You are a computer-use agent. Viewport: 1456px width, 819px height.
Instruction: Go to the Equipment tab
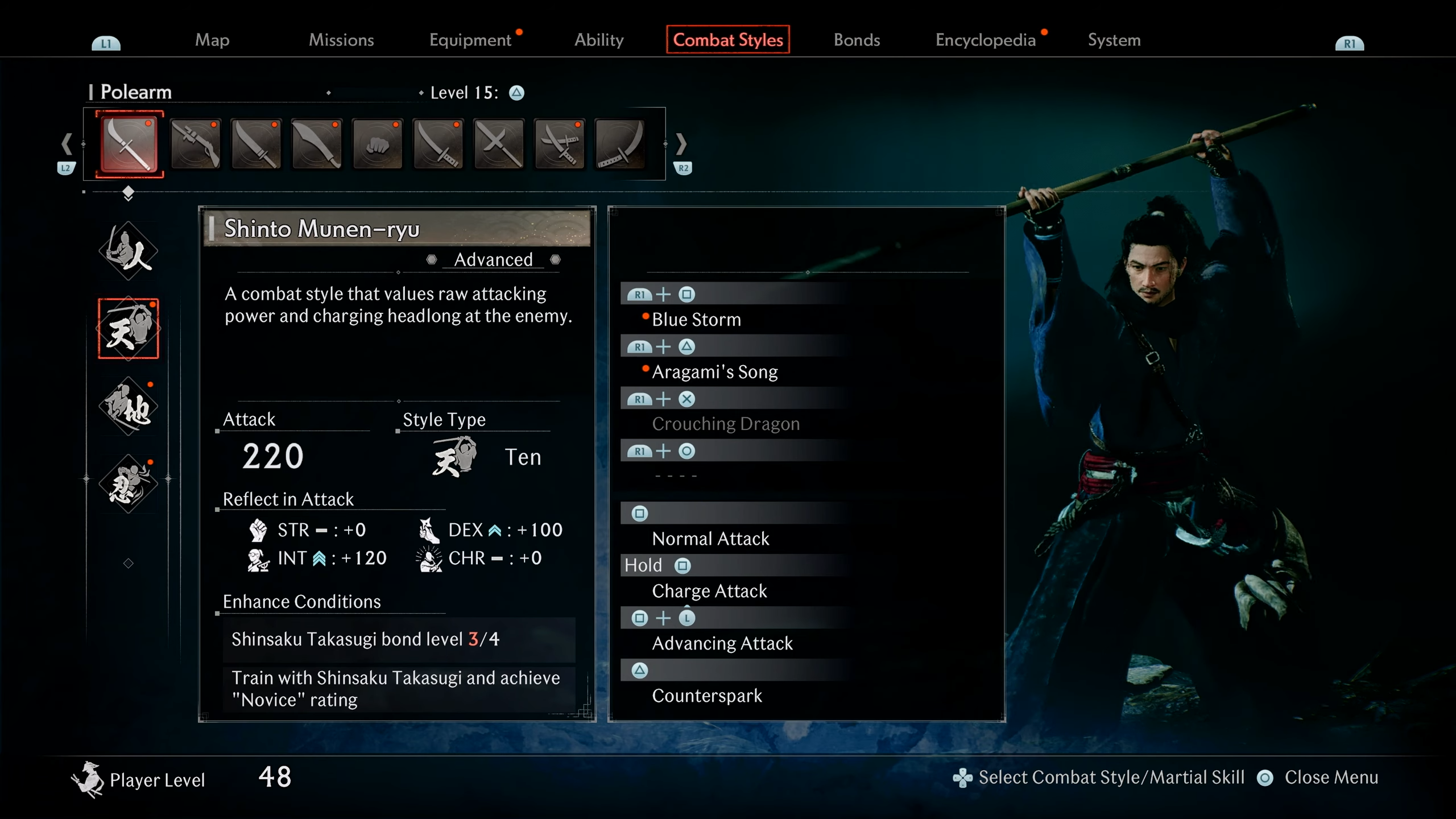tap(470, 40)
